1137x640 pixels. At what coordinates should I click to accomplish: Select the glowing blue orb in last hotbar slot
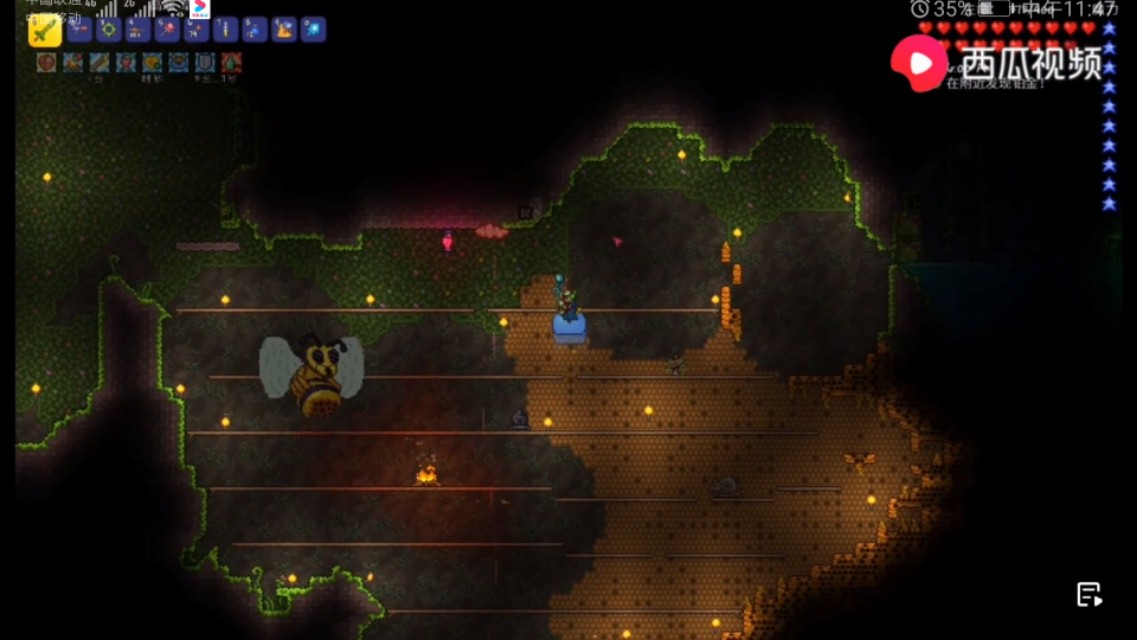click(313, 30)
